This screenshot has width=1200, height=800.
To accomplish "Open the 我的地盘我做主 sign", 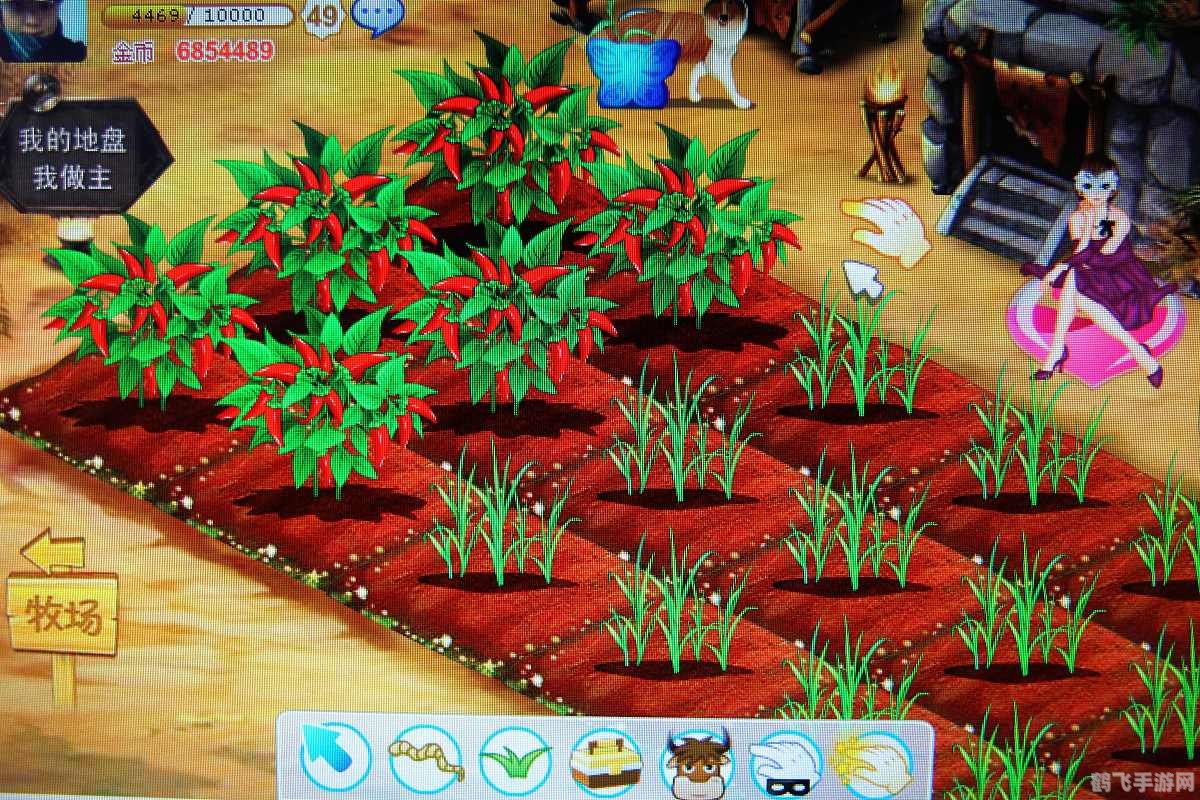I will tap(75, 157).
